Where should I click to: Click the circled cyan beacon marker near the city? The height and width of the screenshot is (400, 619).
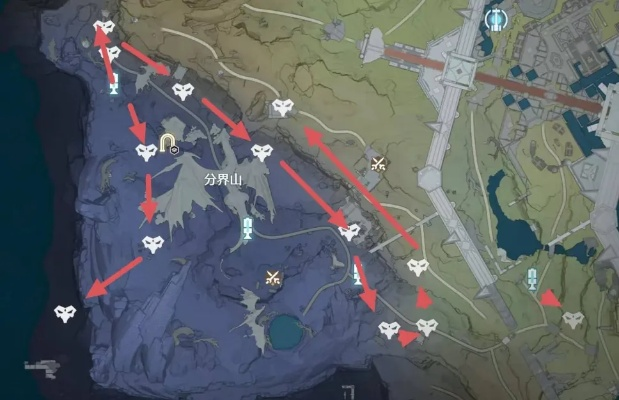494,18
